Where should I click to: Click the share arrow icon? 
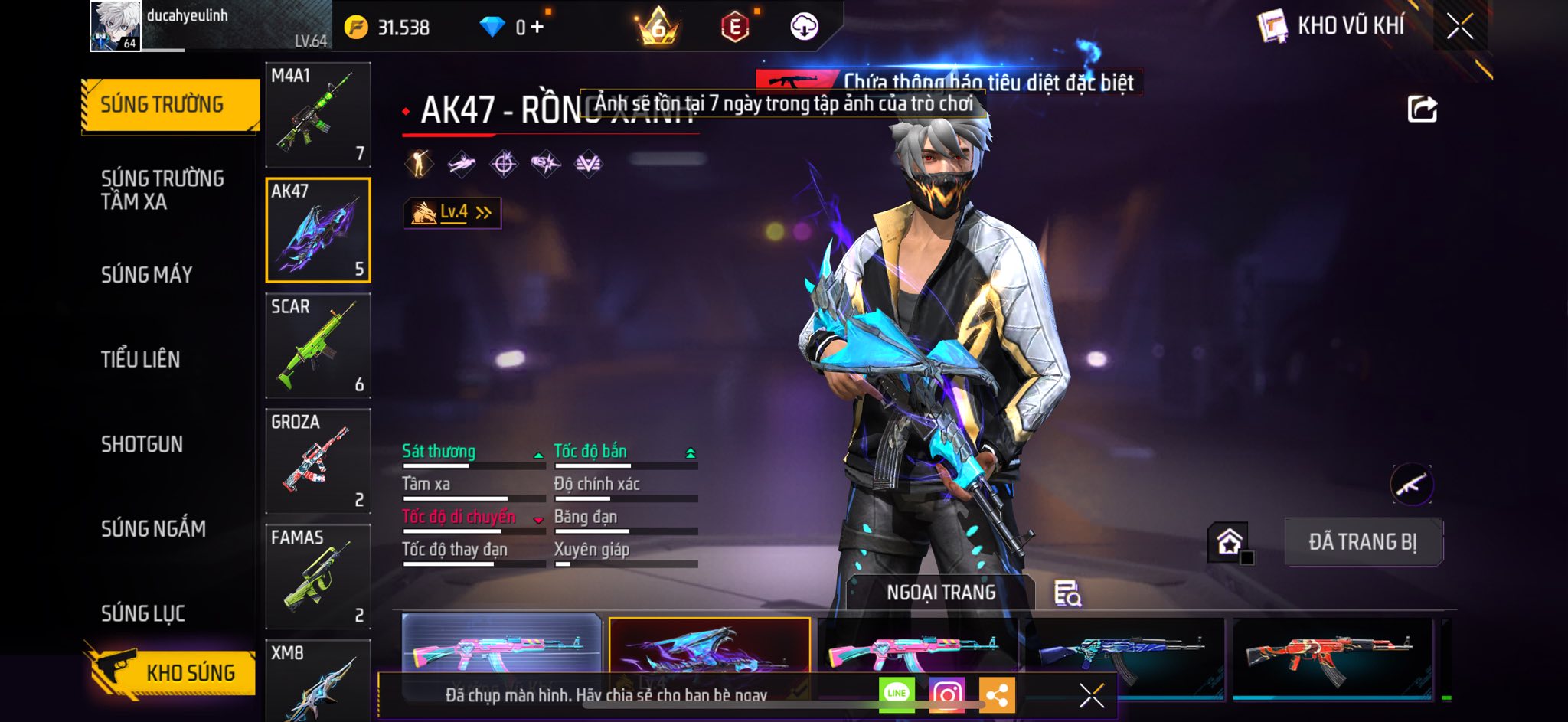point(1422,109)
